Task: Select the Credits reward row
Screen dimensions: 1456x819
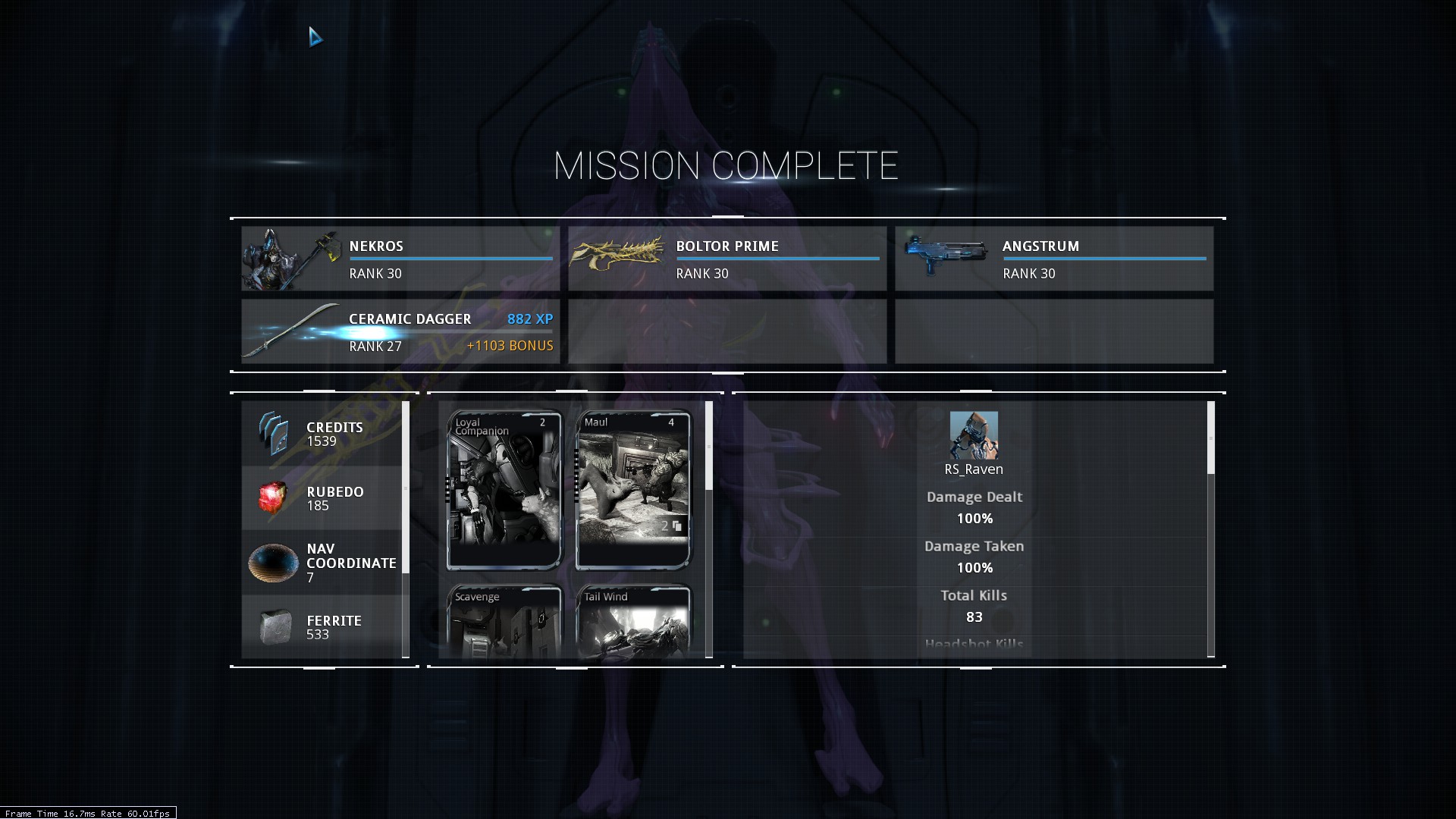Action: (x=322, y=434)
